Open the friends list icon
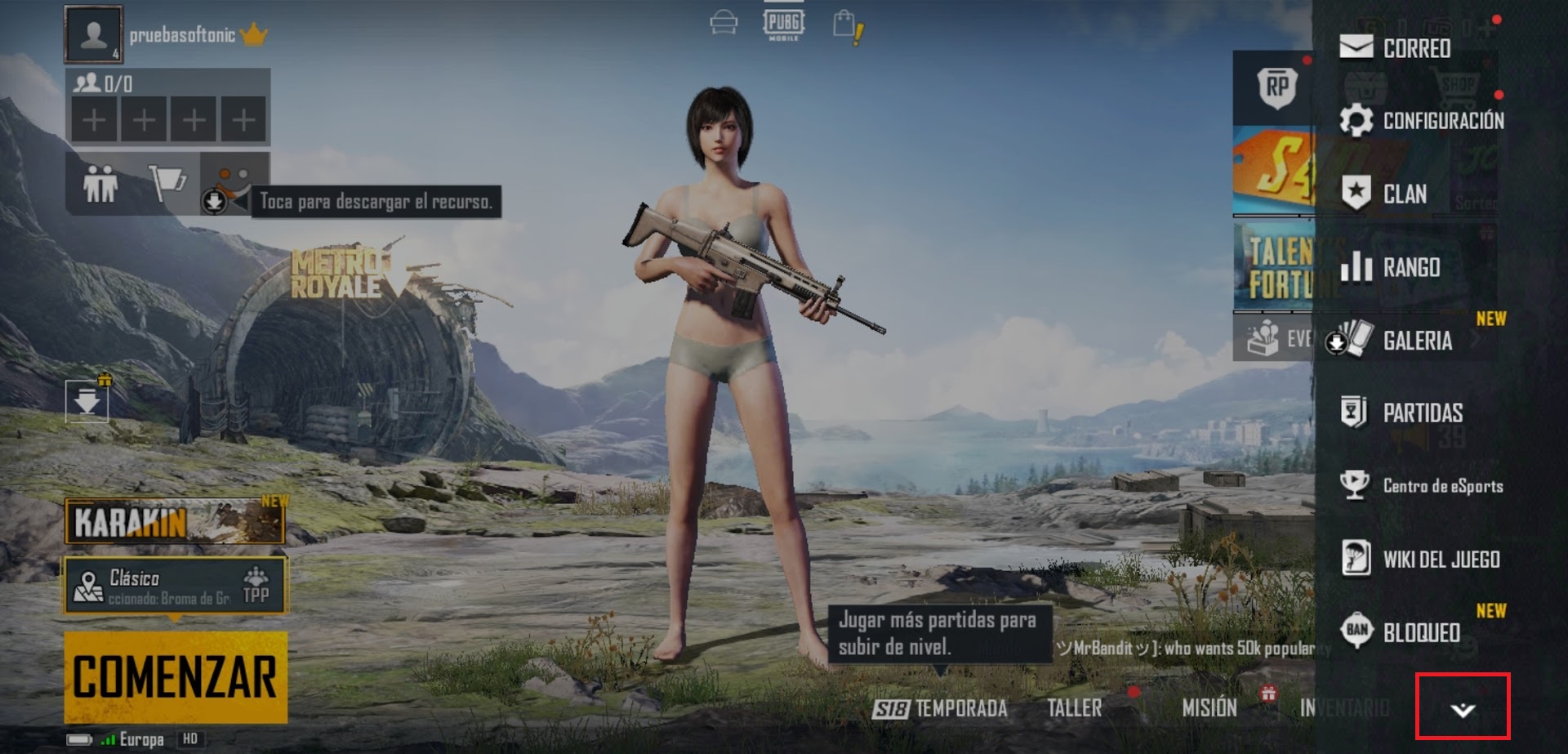This screenshot has height=754, width=1568. click(100, 184)
